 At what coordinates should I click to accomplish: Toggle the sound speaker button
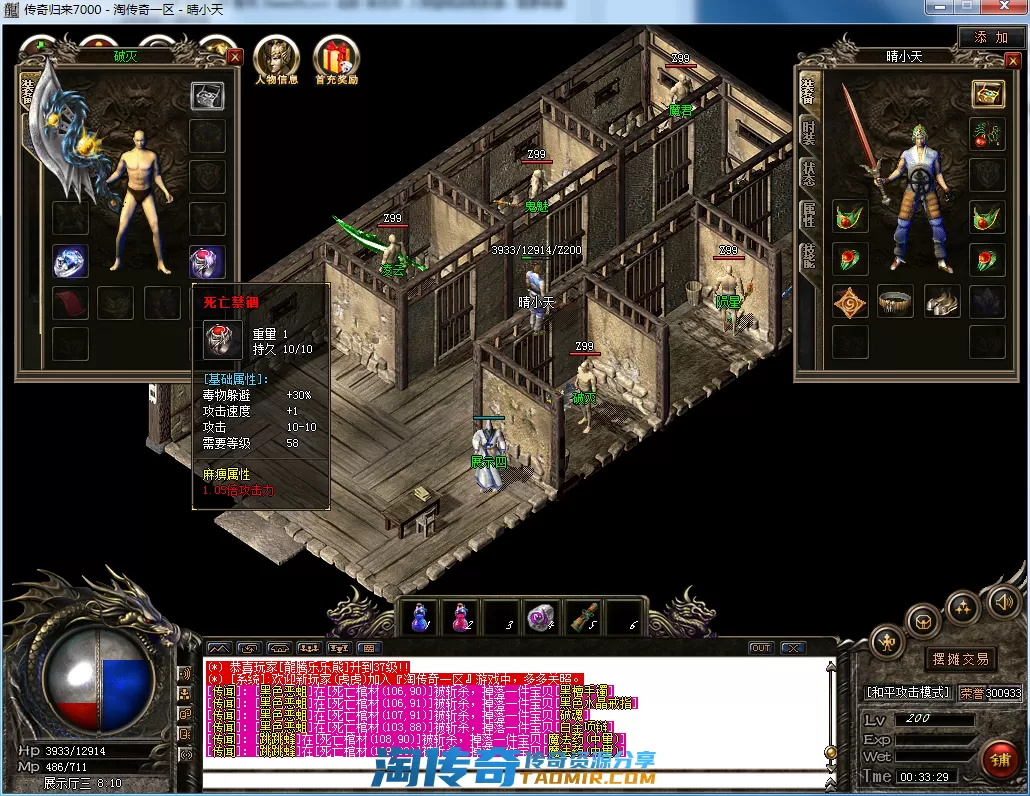point(1003,602)
